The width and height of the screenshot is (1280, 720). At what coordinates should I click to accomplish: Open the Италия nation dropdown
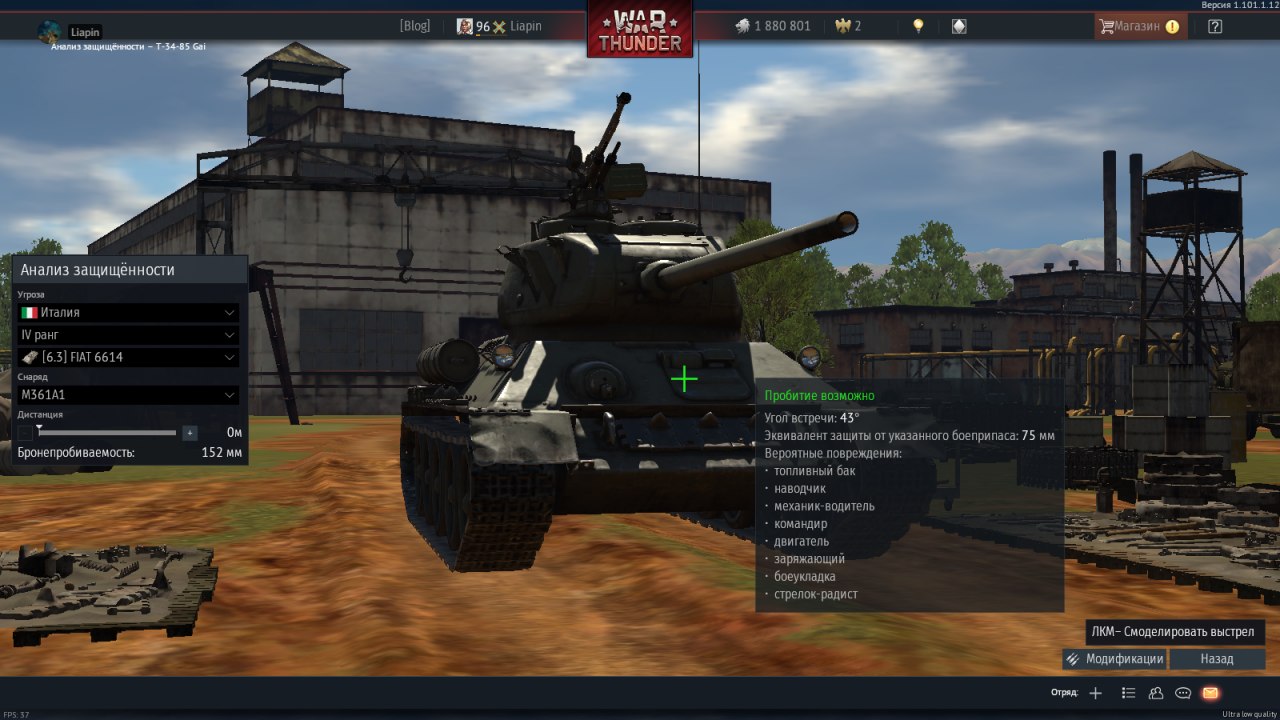(128, 312)
